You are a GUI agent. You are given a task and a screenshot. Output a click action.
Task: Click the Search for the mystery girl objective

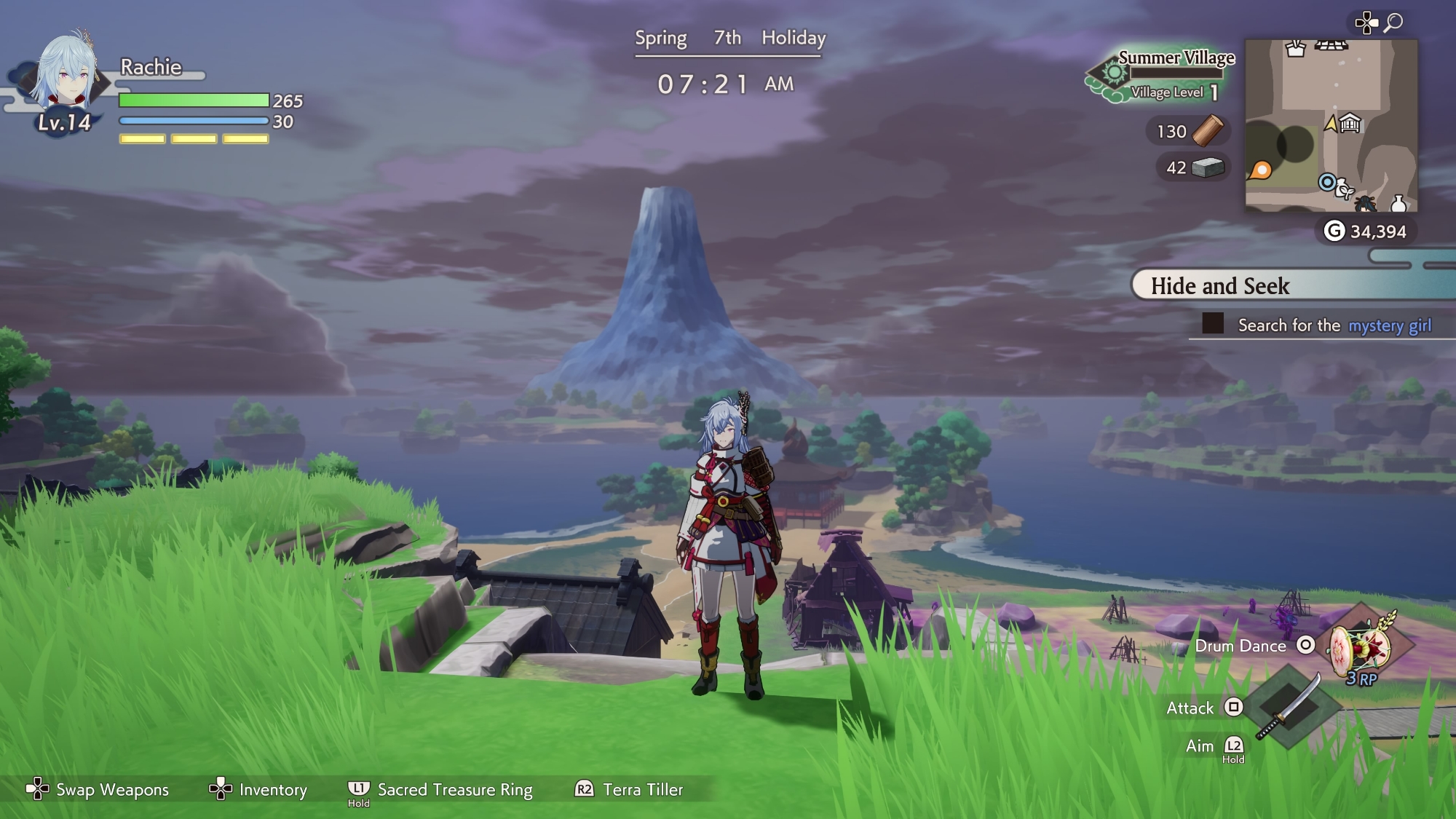pyautogui.click(x=1334, y=325)
